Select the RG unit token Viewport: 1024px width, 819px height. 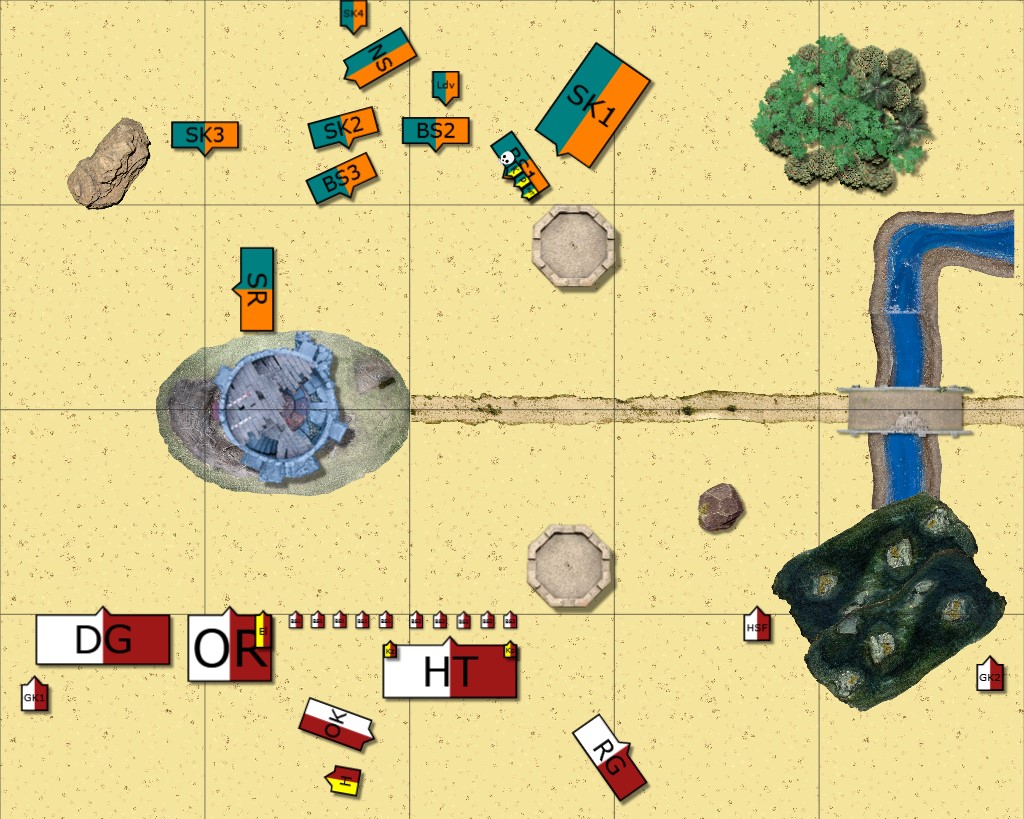pyautogui.click(x=609, y=755)
